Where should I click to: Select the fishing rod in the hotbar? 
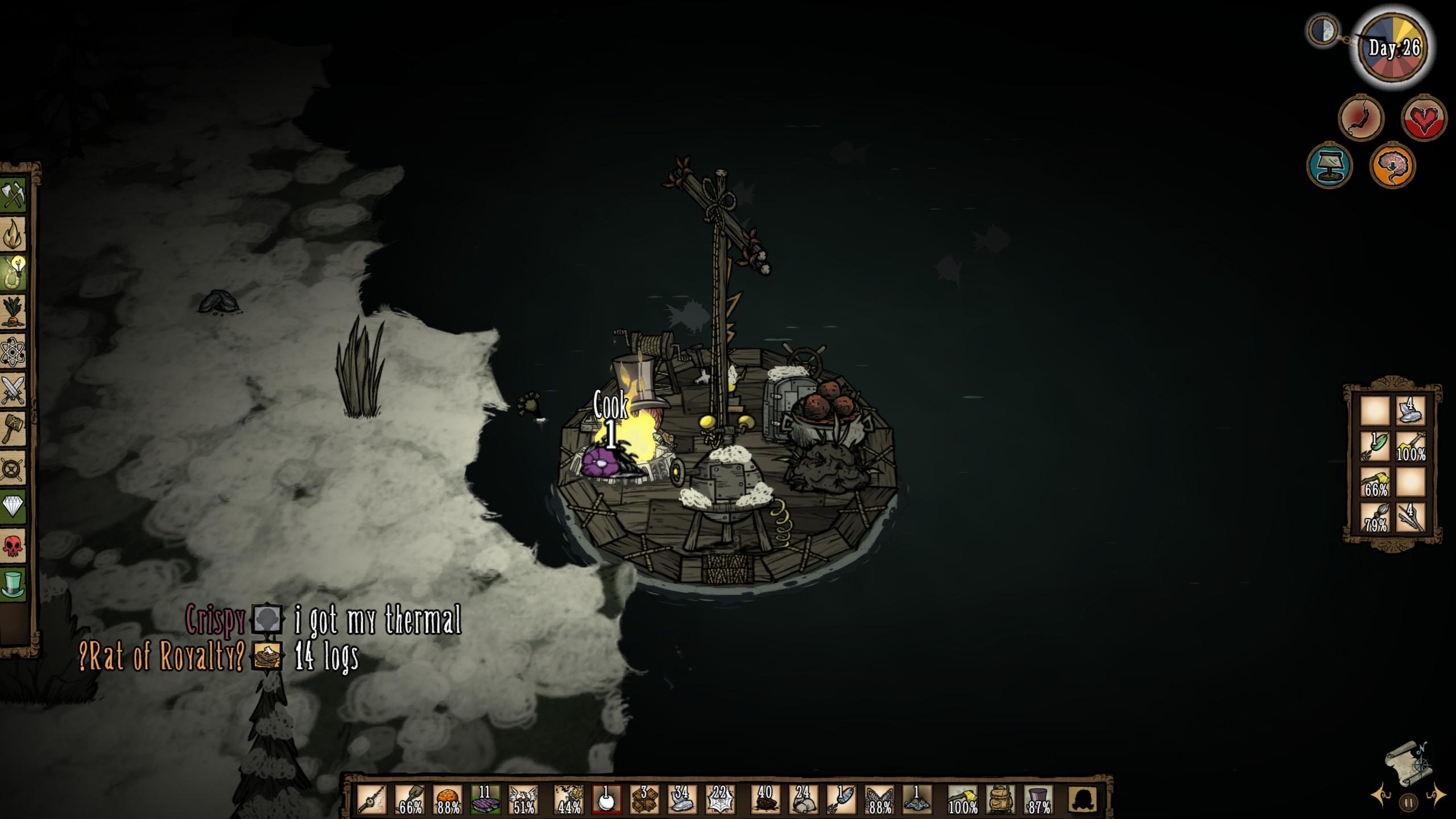[372, 799]
